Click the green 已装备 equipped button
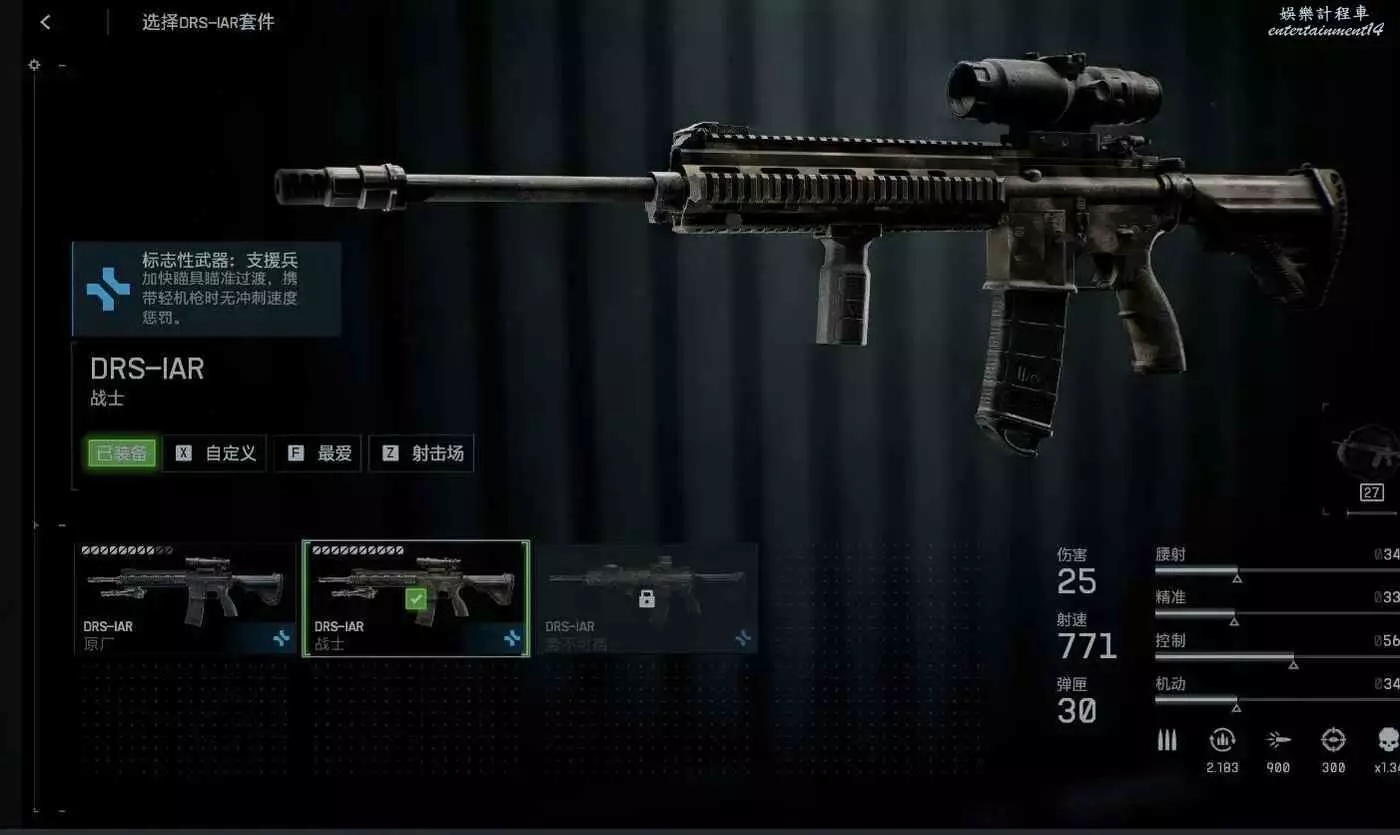 pyautogui.click(x=121, y=453)
